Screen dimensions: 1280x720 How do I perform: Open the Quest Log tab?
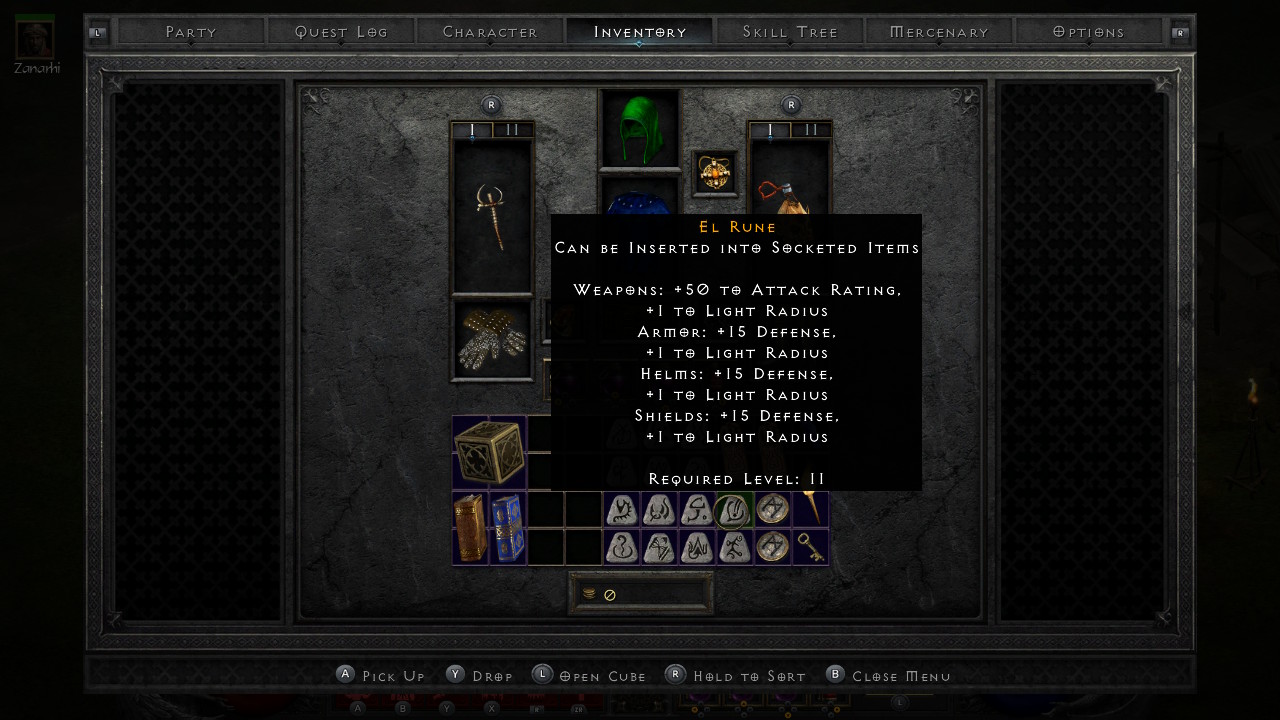coord(341,32)
